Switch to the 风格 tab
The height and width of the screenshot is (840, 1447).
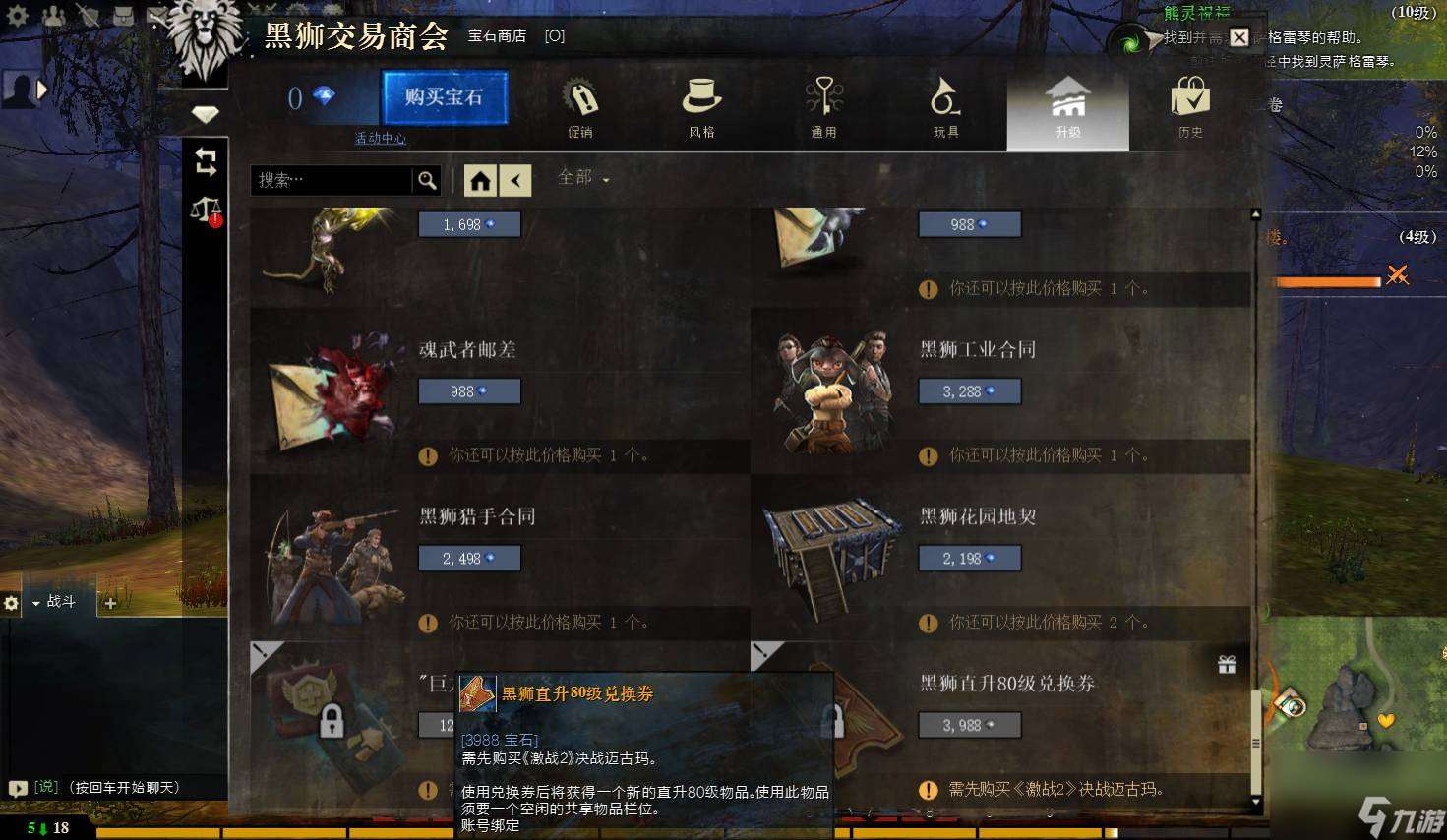tap(700, 108)
